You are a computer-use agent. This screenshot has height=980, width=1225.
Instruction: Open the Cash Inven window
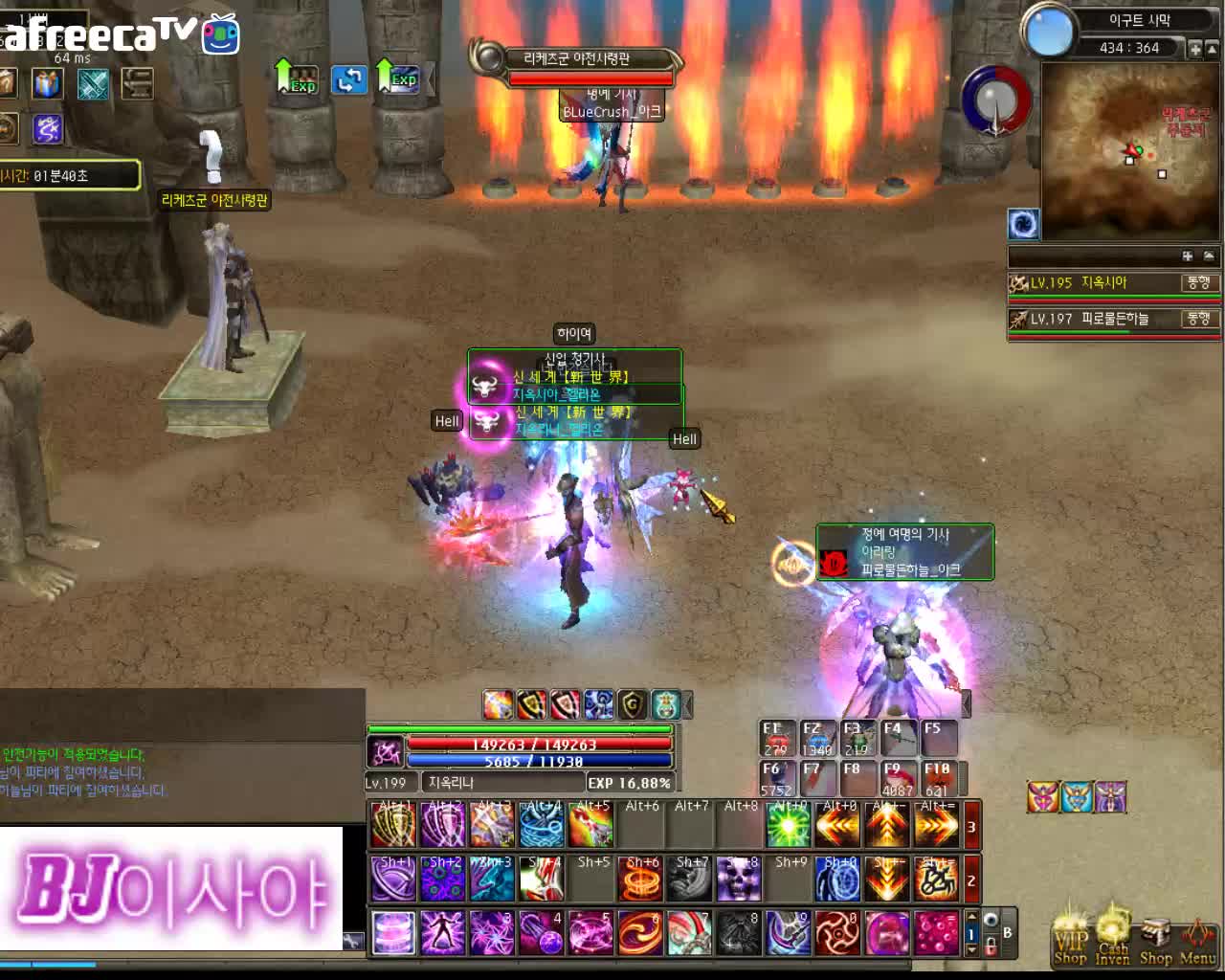click(1112, 941)
